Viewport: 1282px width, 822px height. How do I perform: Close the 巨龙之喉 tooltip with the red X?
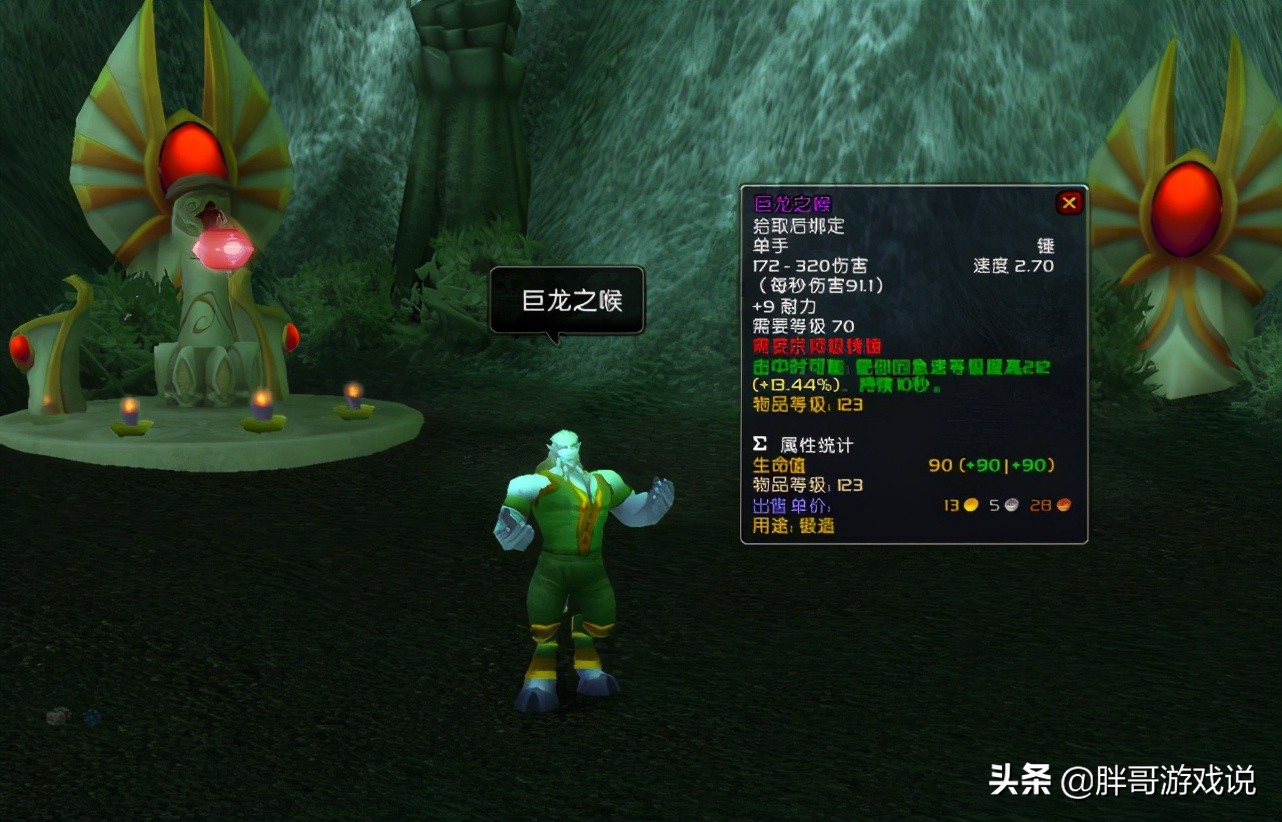coord(1069,202)
